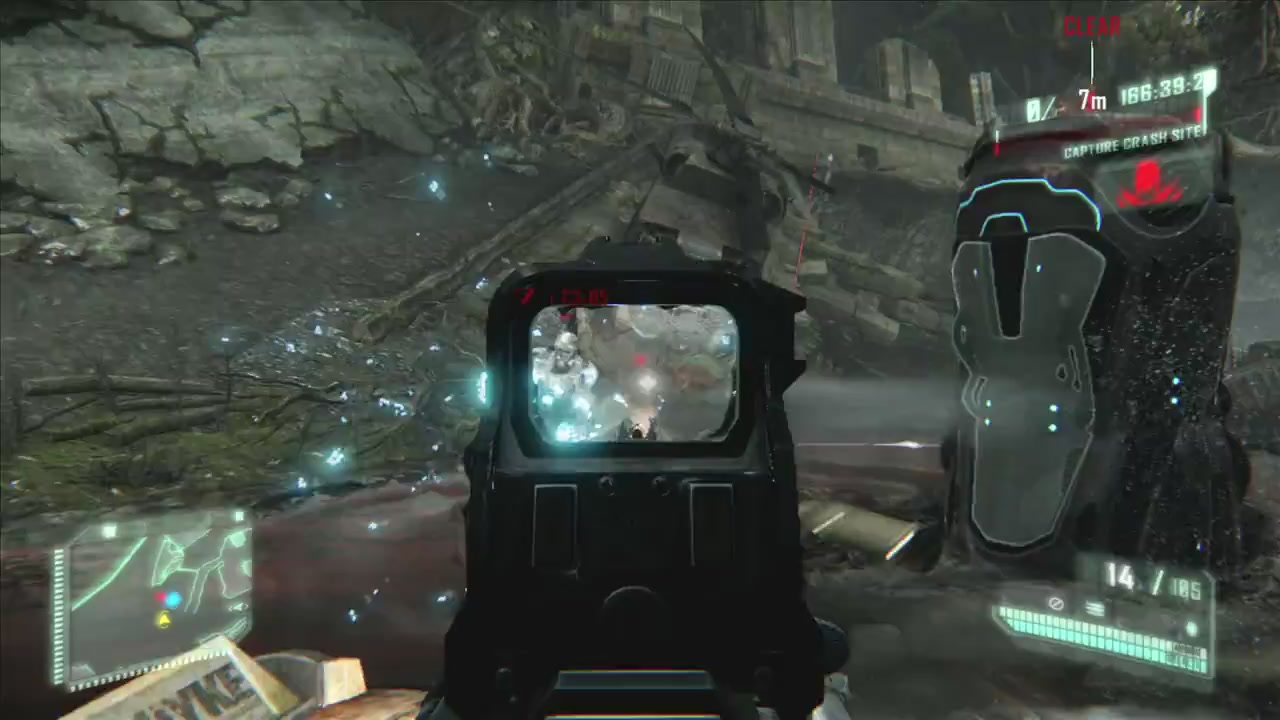This screenshot has width=1280, height=720.
Task: Expand the CAPTURE CRASH SITE objective panel
Action: (1133, 142)
